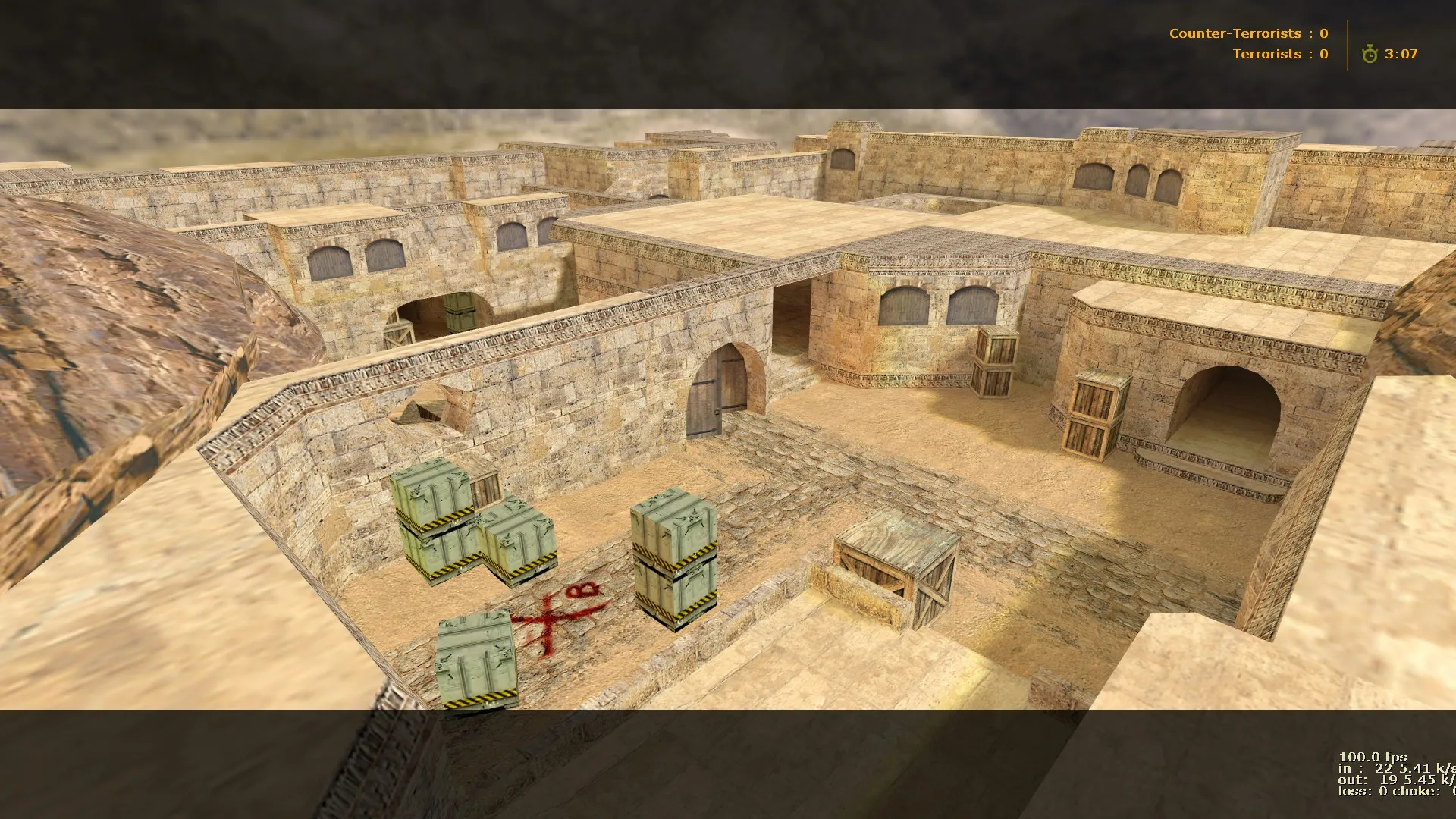Click the Counter-Terrorists score value 0
The image size is (1456, 819).
point(1323,33)
